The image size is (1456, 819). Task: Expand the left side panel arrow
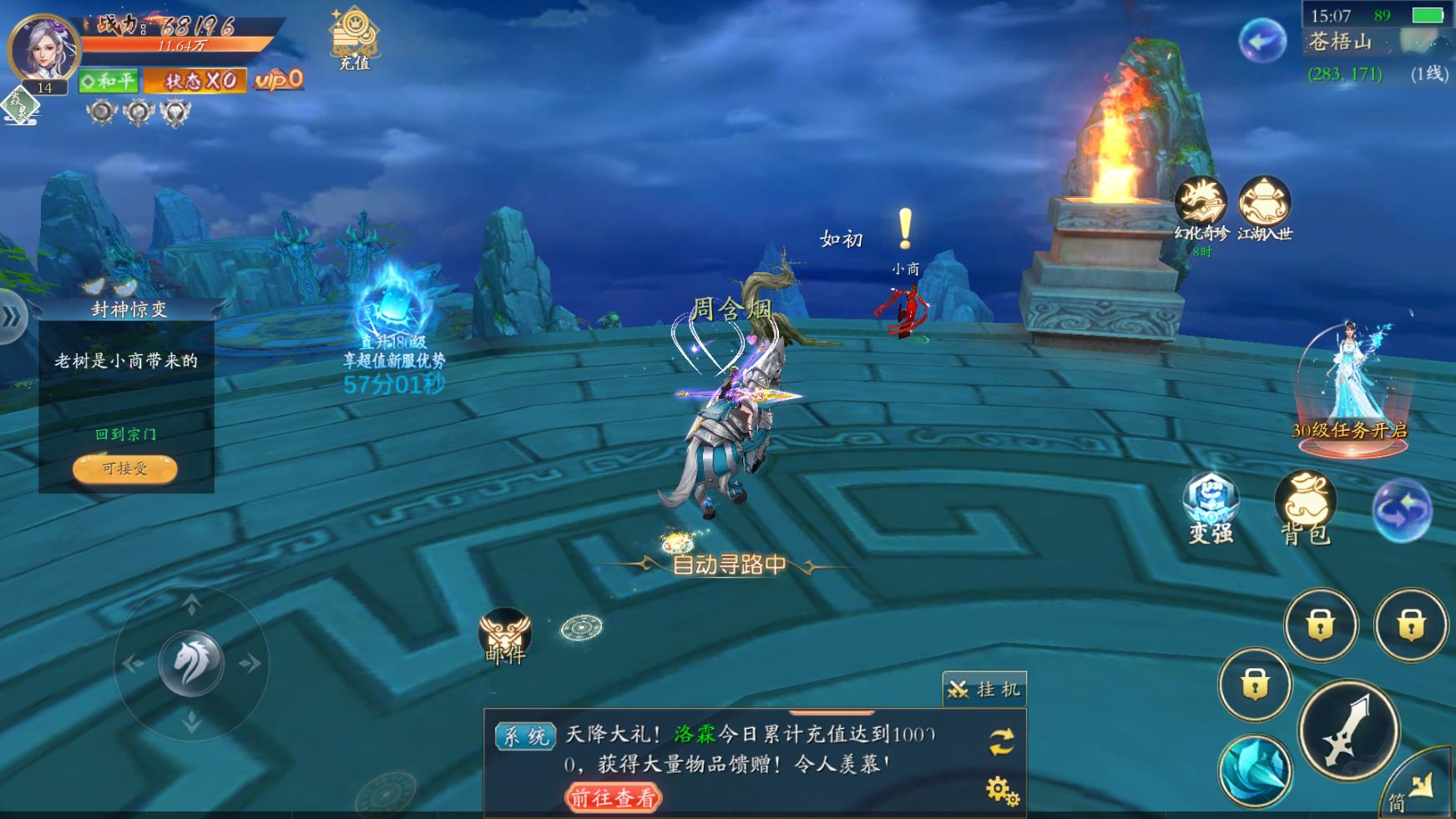coord(12,317)
